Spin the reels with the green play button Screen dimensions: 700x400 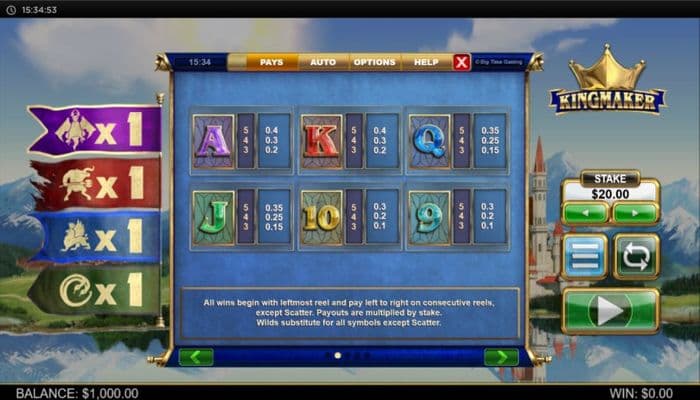point(610,311)
